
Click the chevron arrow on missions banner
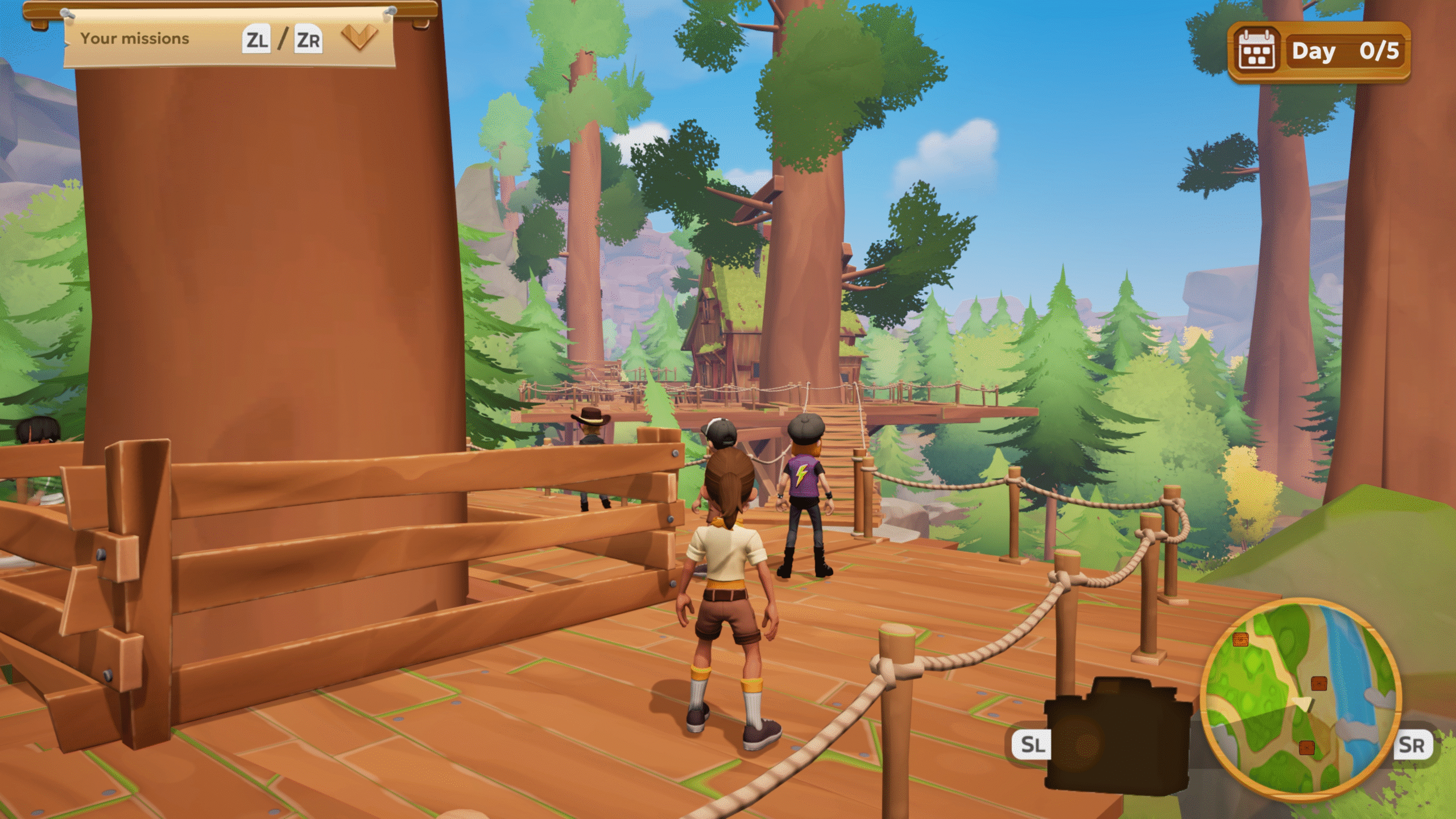click(359, 38)
